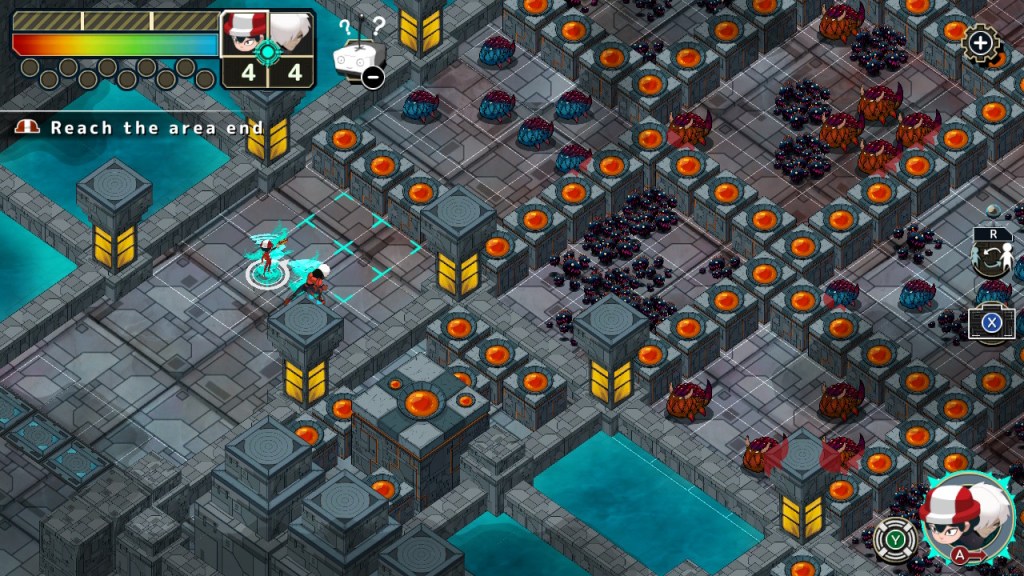Click the "Reach the area end" objective
1024x576 pixels.
[156, 128]
